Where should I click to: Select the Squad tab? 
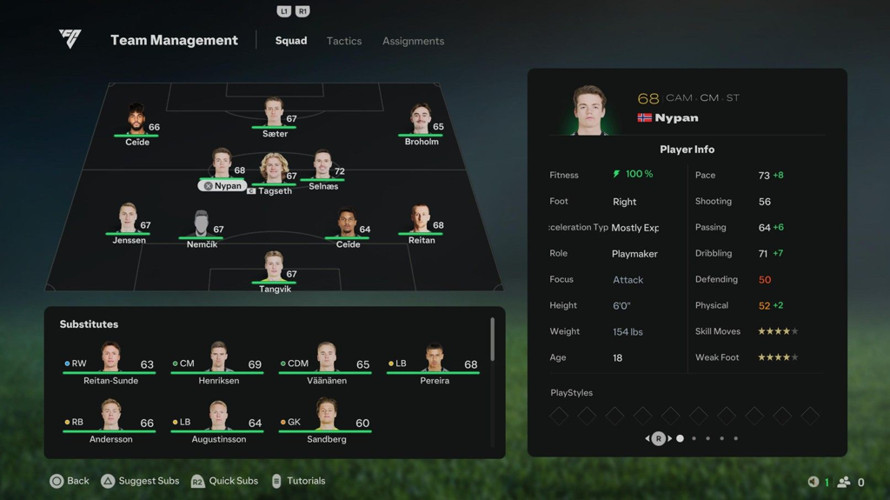(291, 41)
